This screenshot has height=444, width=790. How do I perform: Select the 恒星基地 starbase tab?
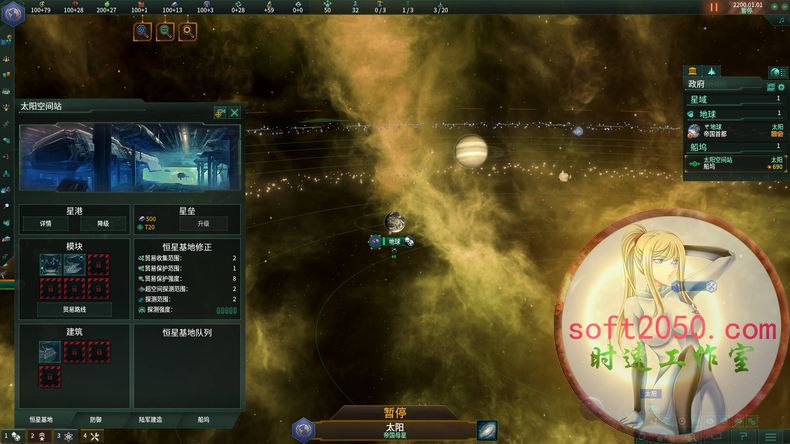[x=41, y=420]
